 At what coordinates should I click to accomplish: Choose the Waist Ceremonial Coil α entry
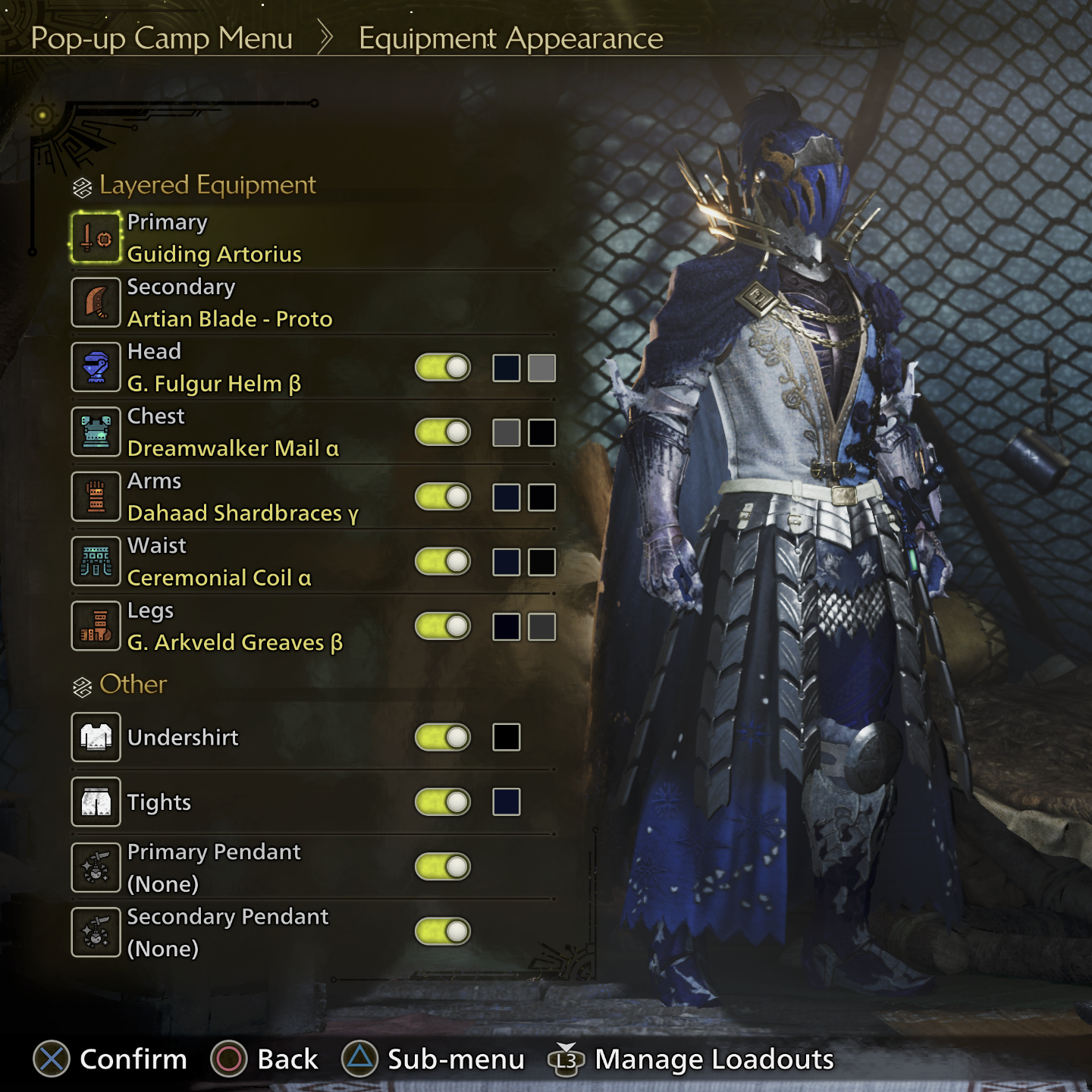[x=218, y=562]
